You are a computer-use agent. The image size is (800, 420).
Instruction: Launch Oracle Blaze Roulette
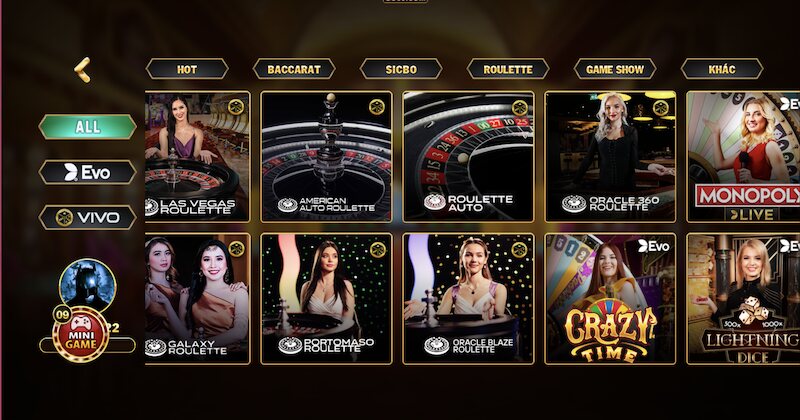(468, 299)
